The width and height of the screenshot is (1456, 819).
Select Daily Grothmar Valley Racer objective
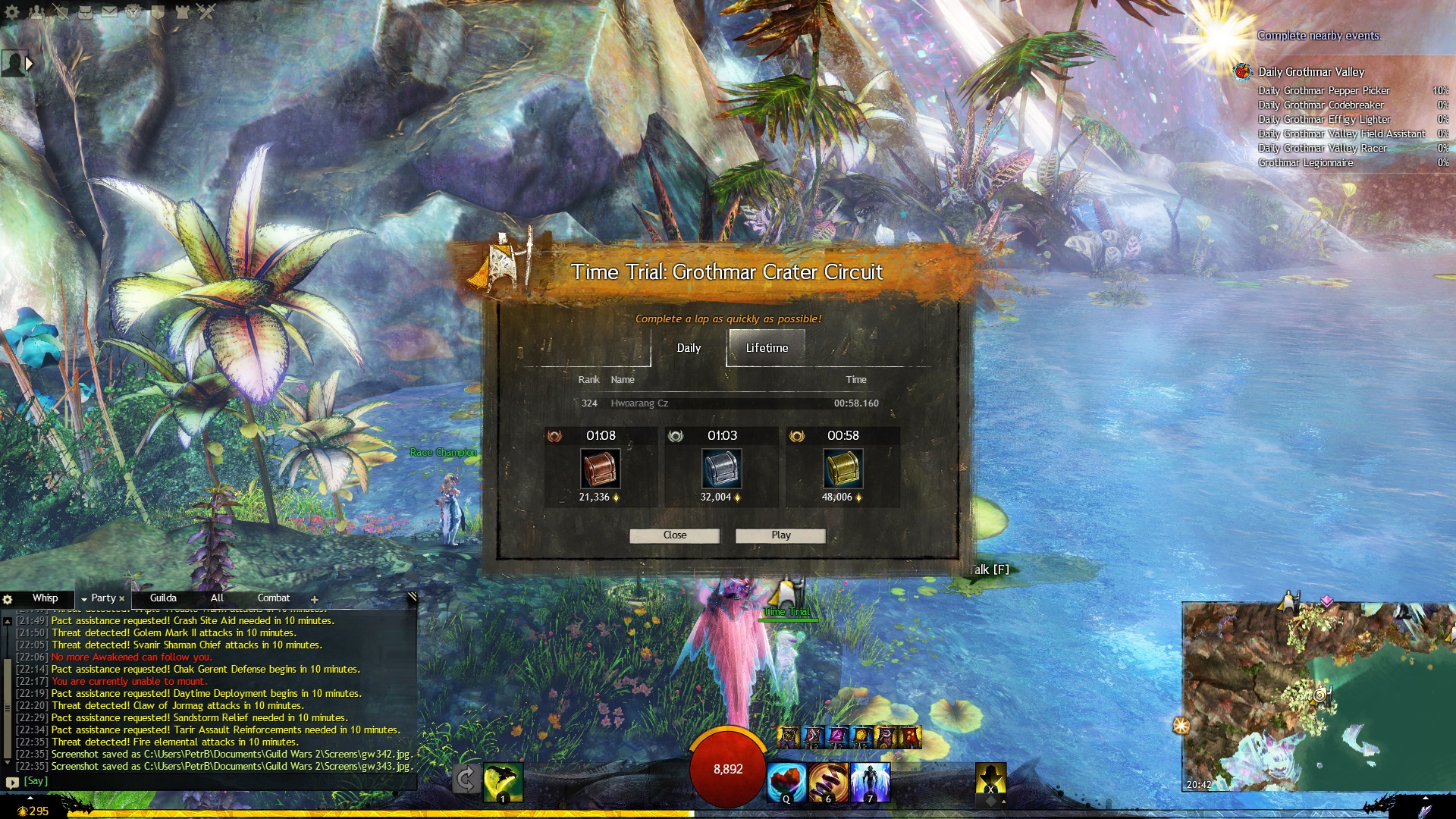coord(1322,149)
